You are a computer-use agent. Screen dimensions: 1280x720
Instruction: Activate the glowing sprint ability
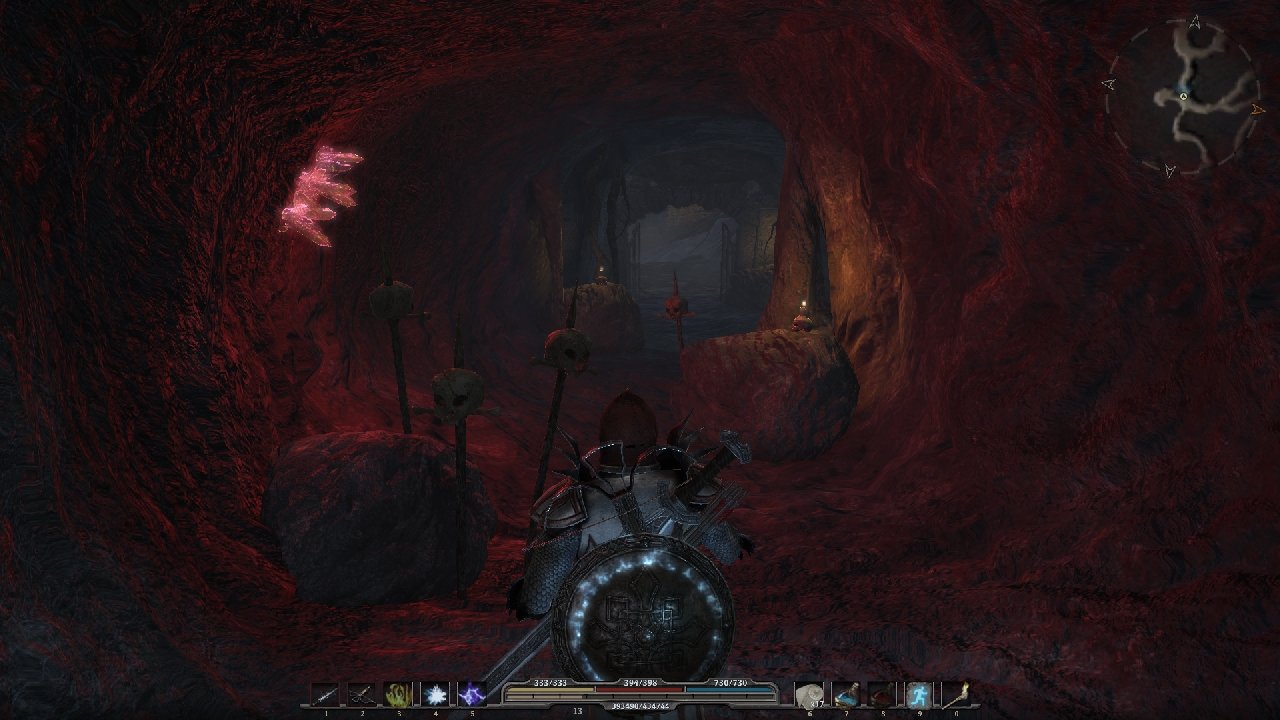coord(919,694)
